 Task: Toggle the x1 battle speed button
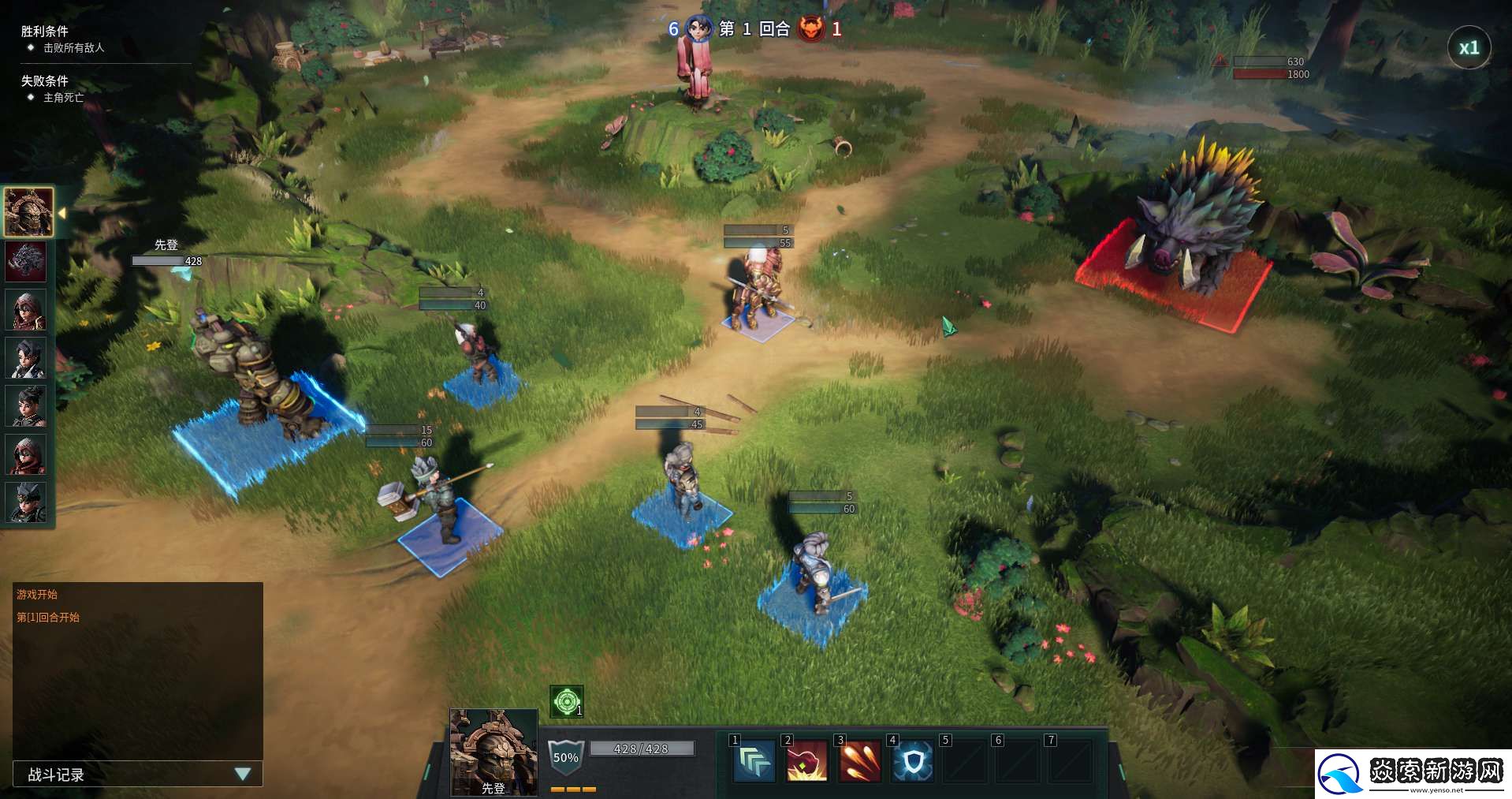(1469, 48)
